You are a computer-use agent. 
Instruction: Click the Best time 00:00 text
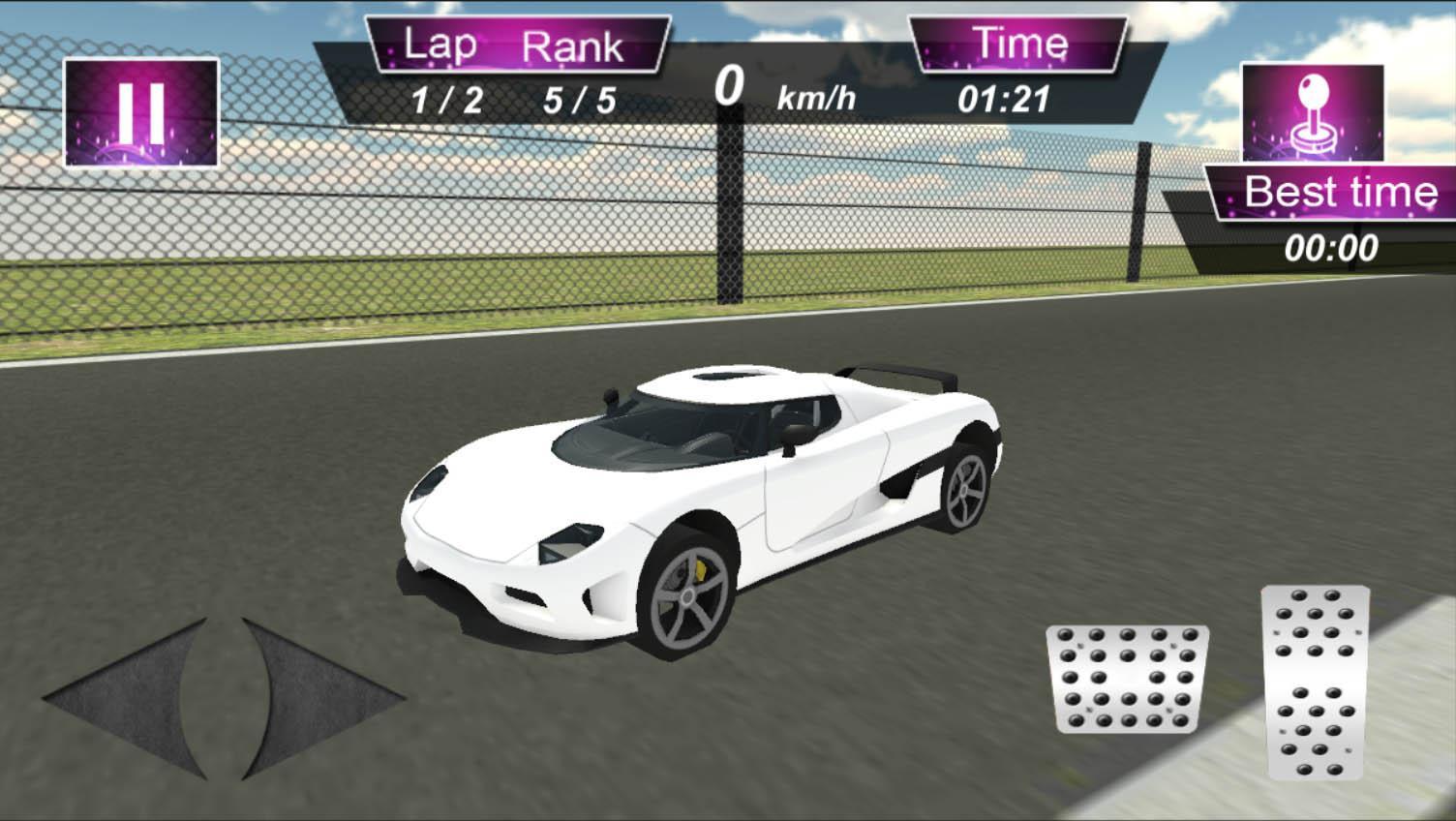(x=1332, y=247)
